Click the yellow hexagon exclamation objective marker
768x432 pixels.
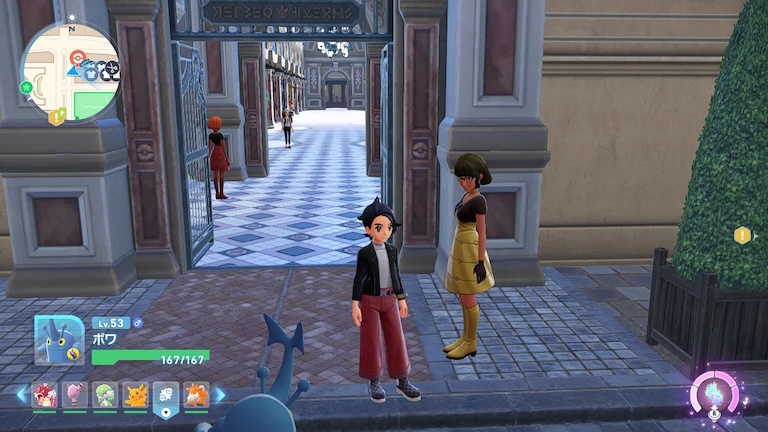742,235
